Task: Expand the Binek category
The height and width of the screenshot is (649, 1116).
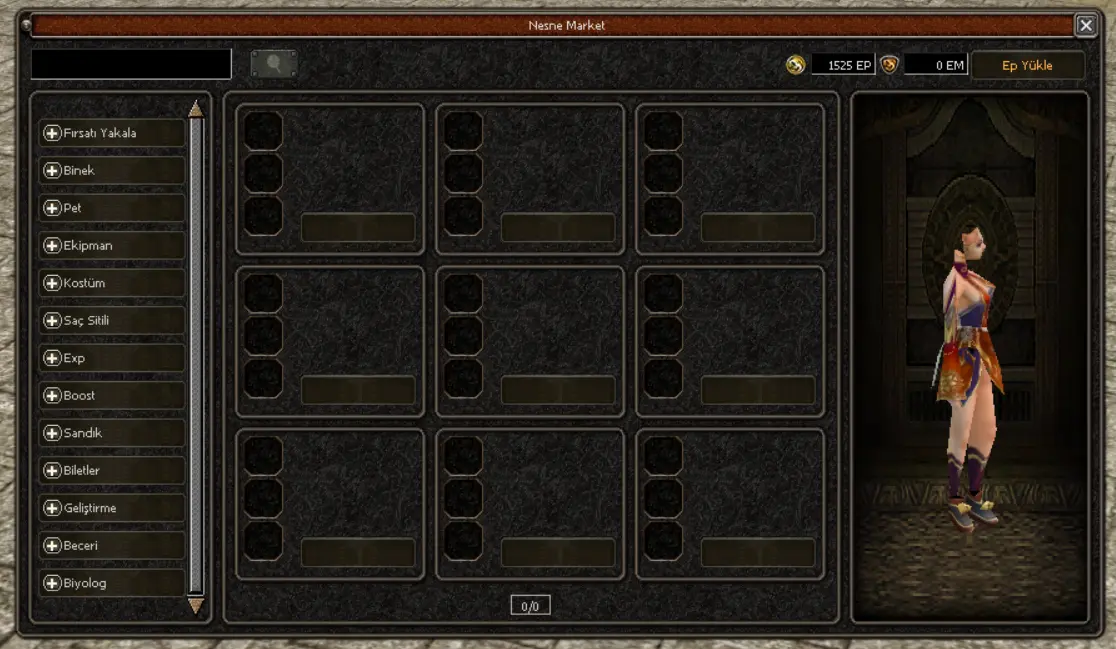Action: click(111, 171)
